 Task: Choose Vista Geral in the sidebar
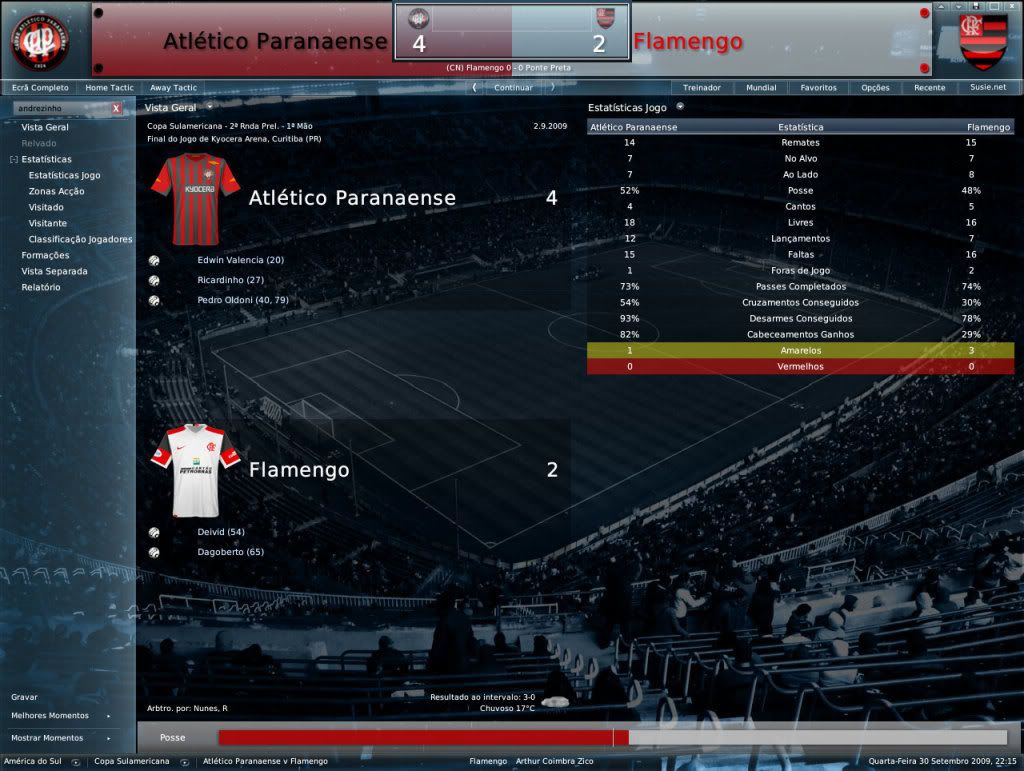coord(45,128)
